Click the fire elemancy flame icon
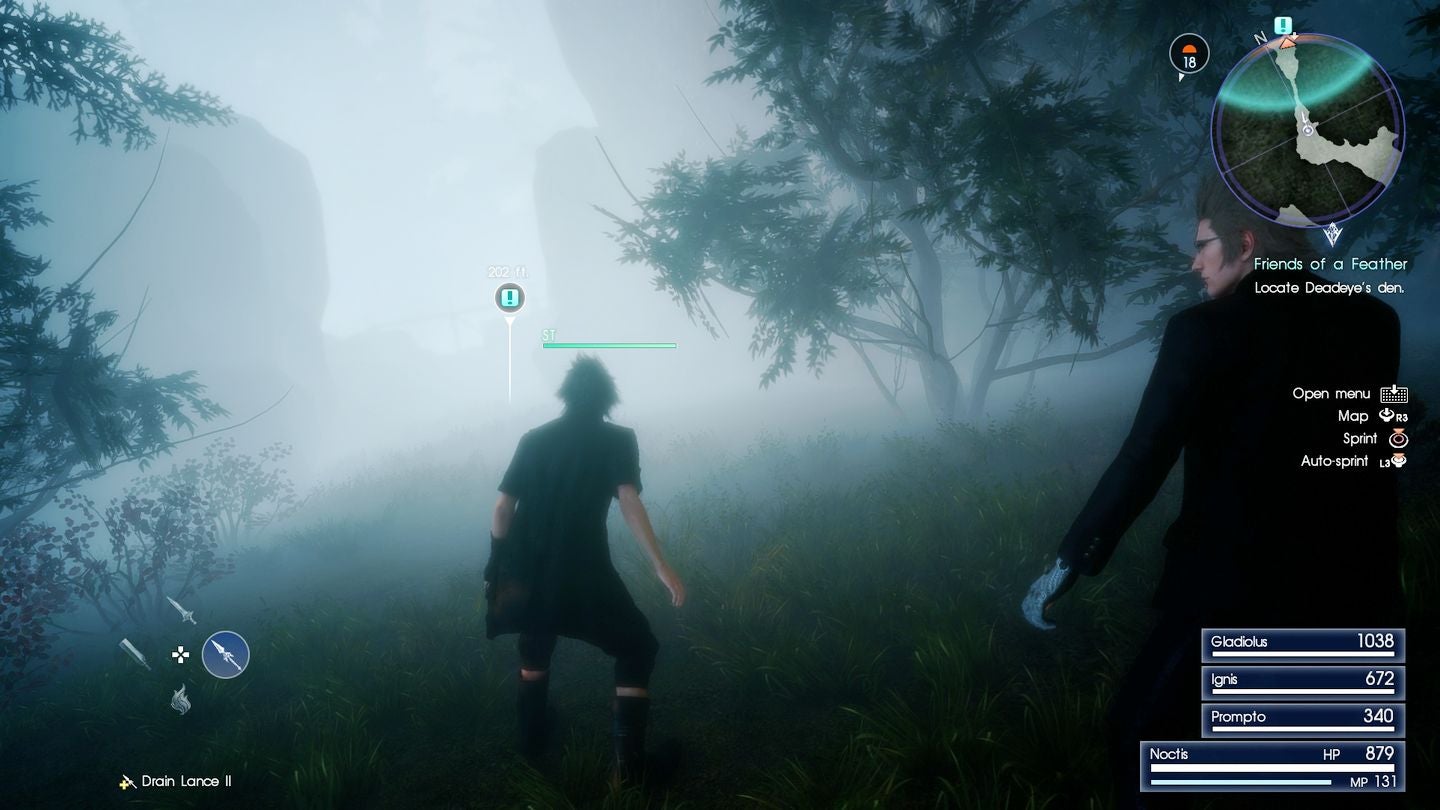 point(180,697)
